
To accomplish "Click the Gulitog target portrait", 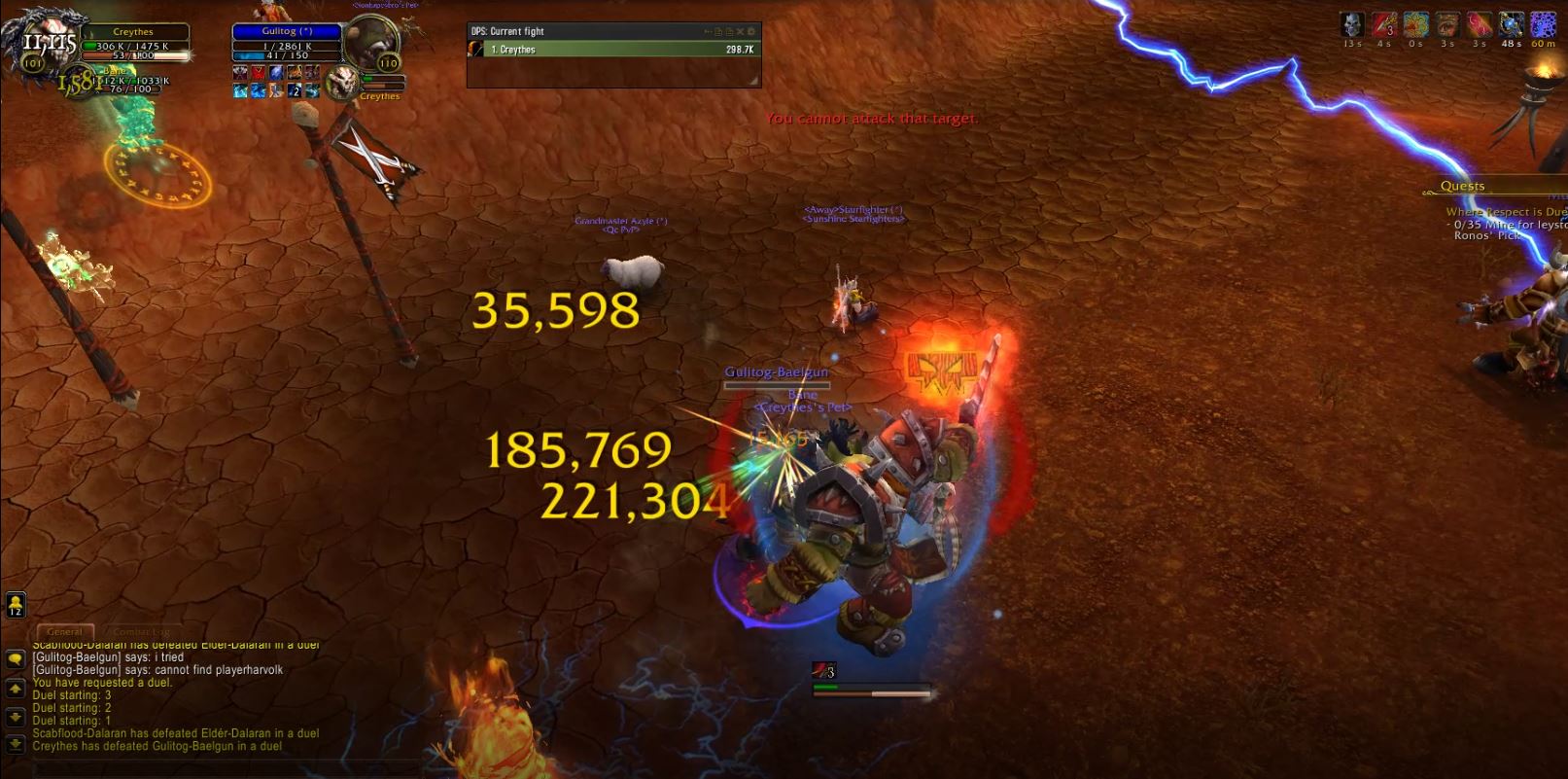I will point(372,45).
